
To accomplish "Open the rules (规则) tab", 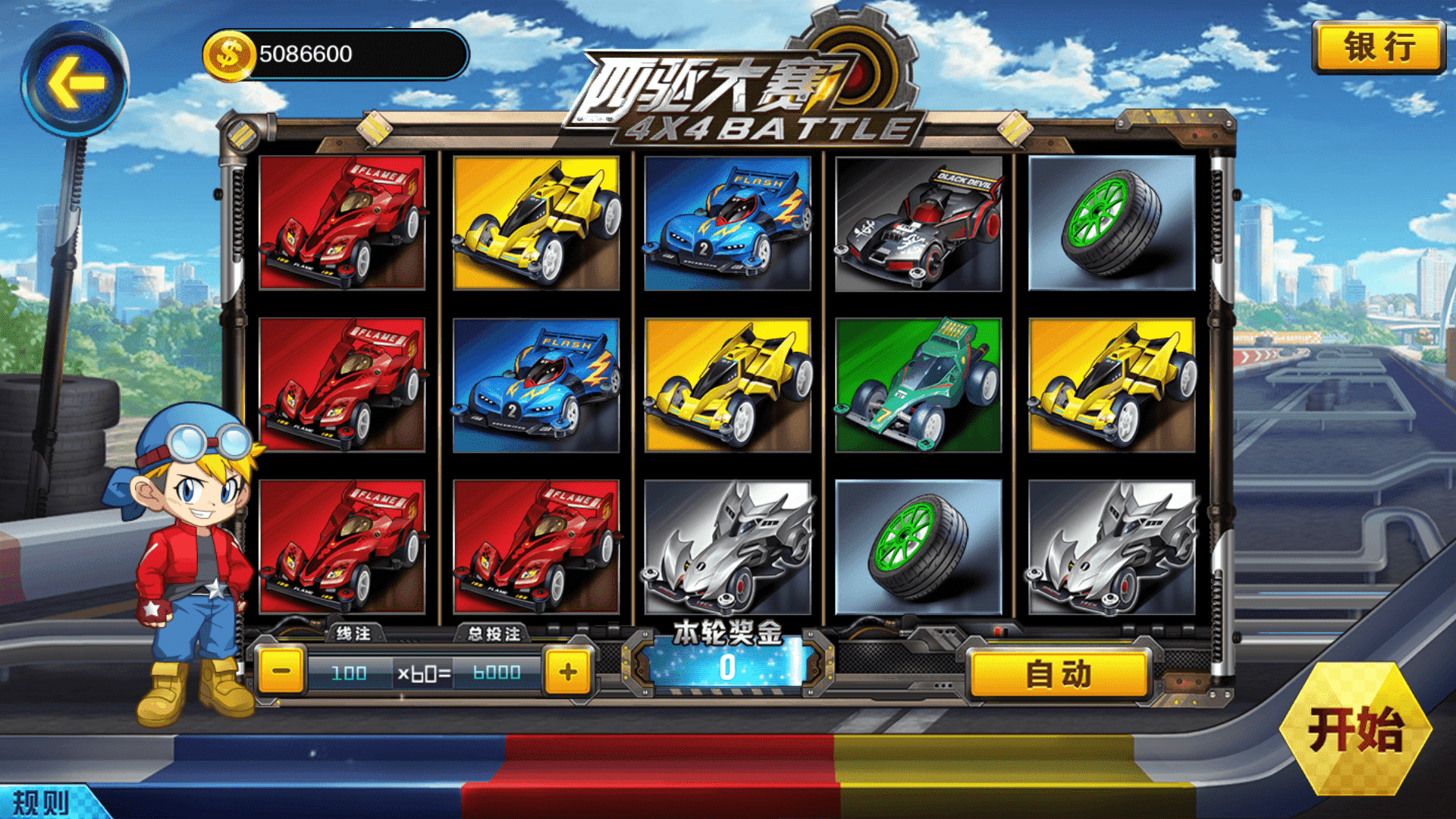I will 42,802.
